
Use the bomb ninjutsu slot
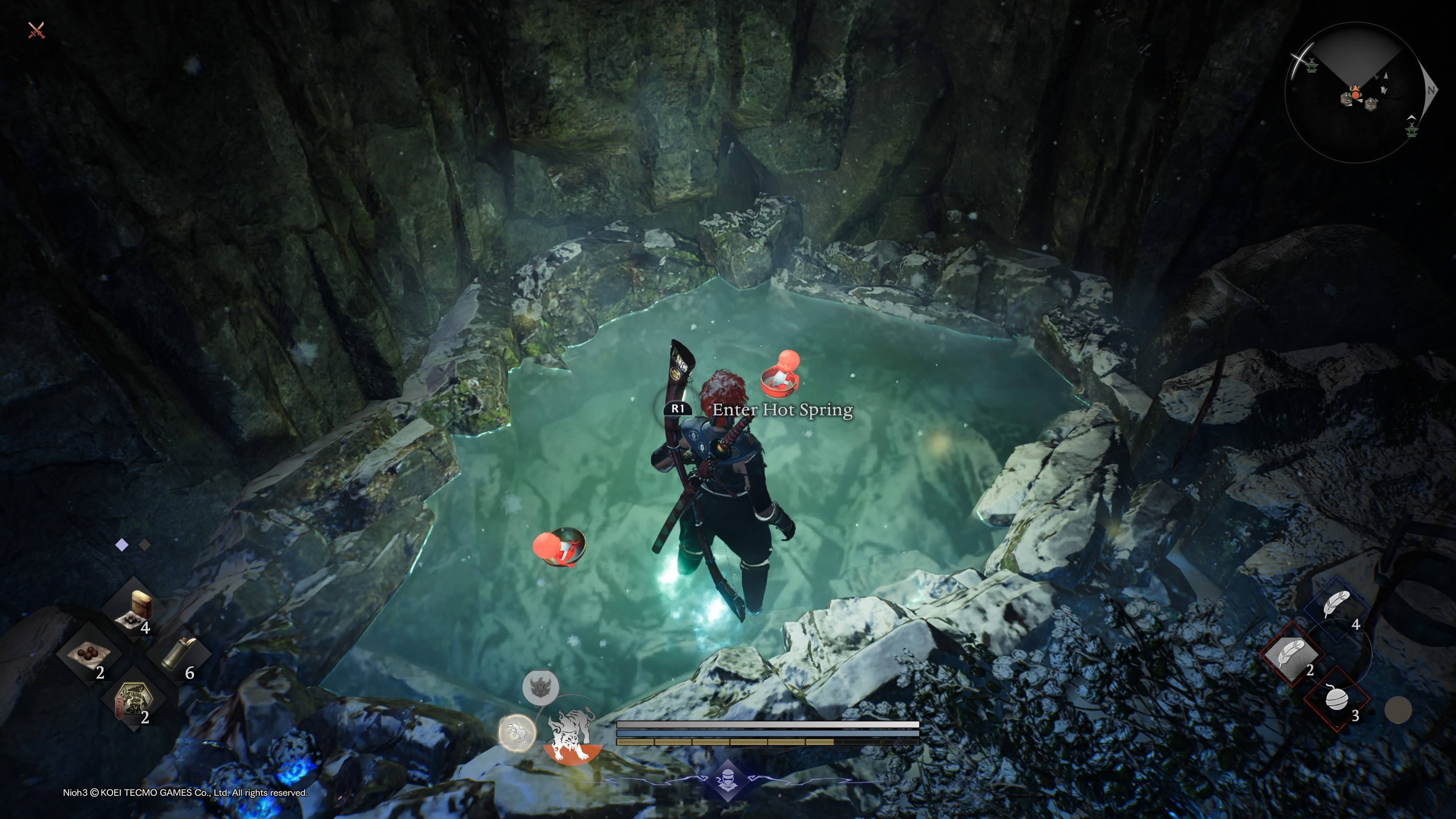click(x=1337, y=700)
